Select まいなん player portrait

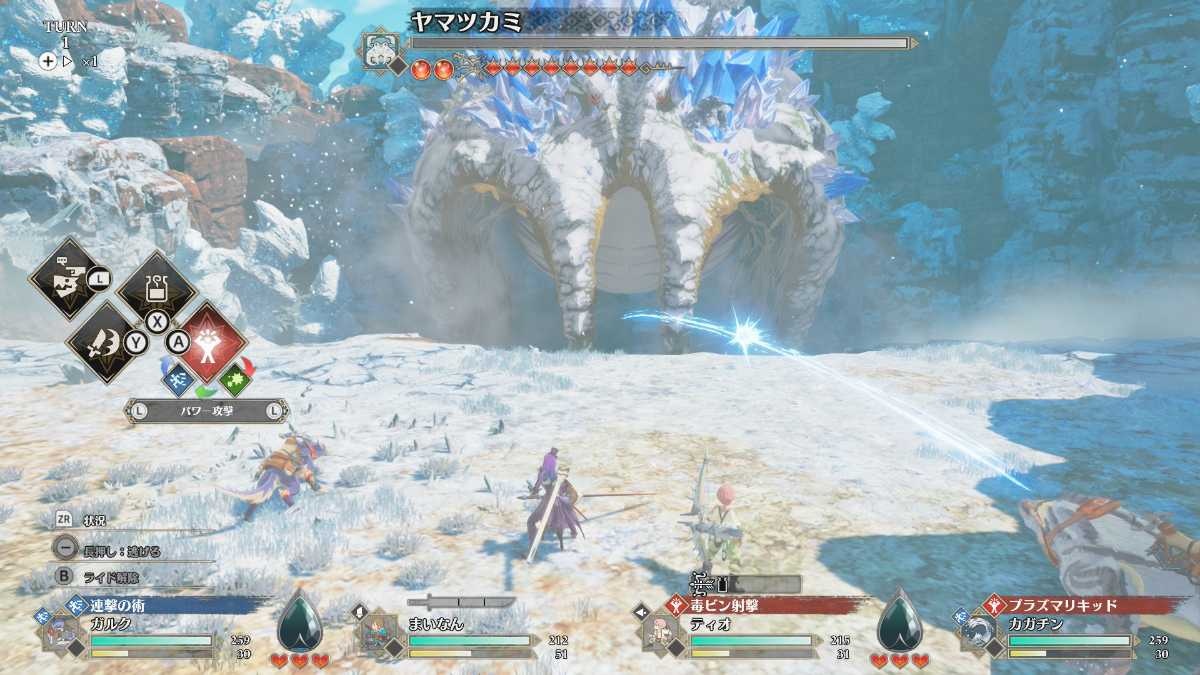(x=376, y=636)
